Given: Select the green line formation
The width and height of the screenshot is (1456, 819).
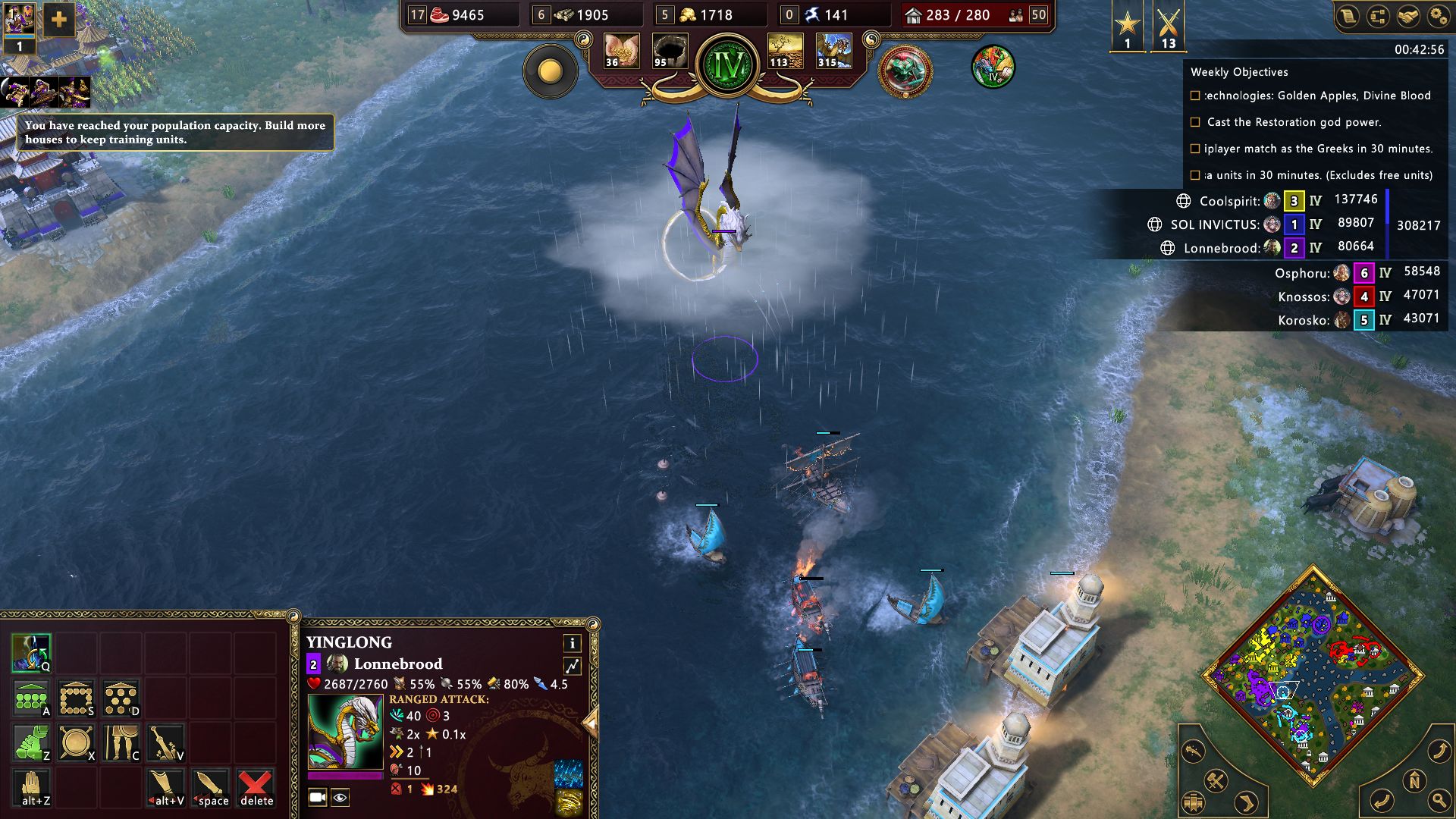Looking at the screenshot, I should pos(31,698).
